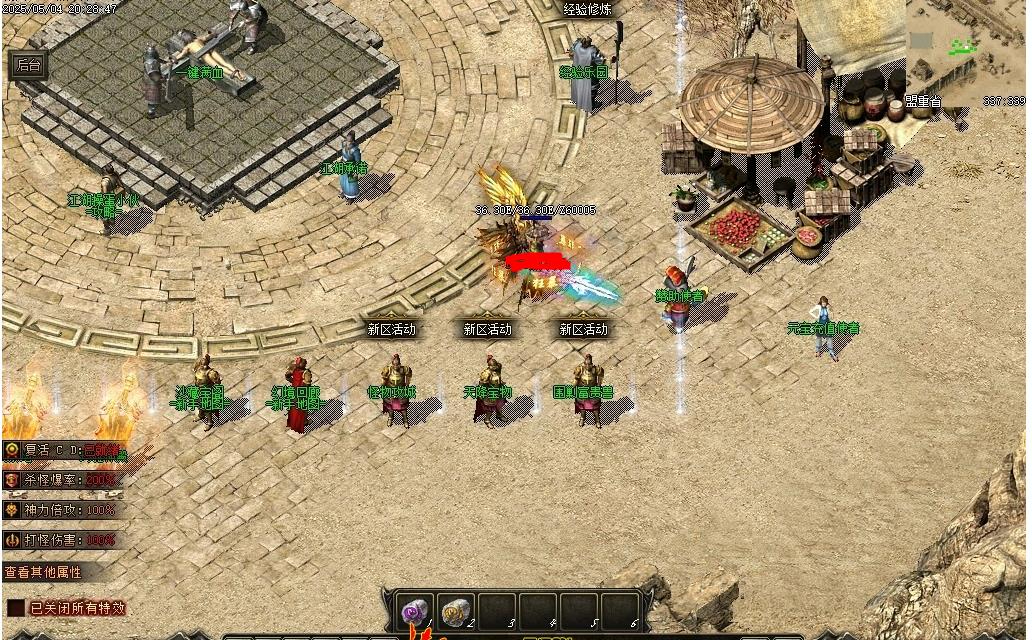Use the golden scroll in hotbar slot 2
This screenshot has width=1032, height=640.
point(456,611)
